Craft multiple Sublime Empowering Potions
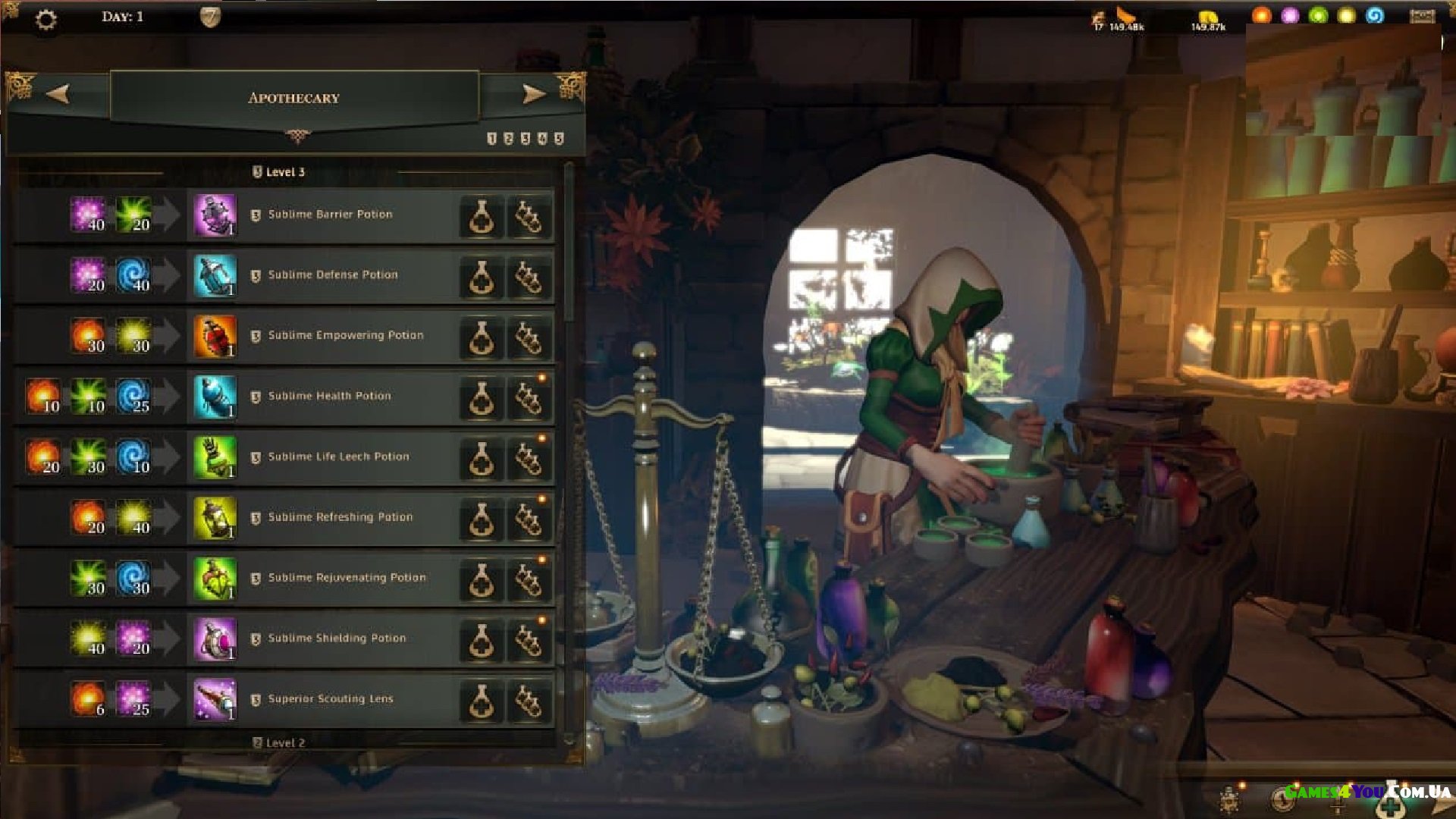1456x819 pixels. (x=529, y=337)
